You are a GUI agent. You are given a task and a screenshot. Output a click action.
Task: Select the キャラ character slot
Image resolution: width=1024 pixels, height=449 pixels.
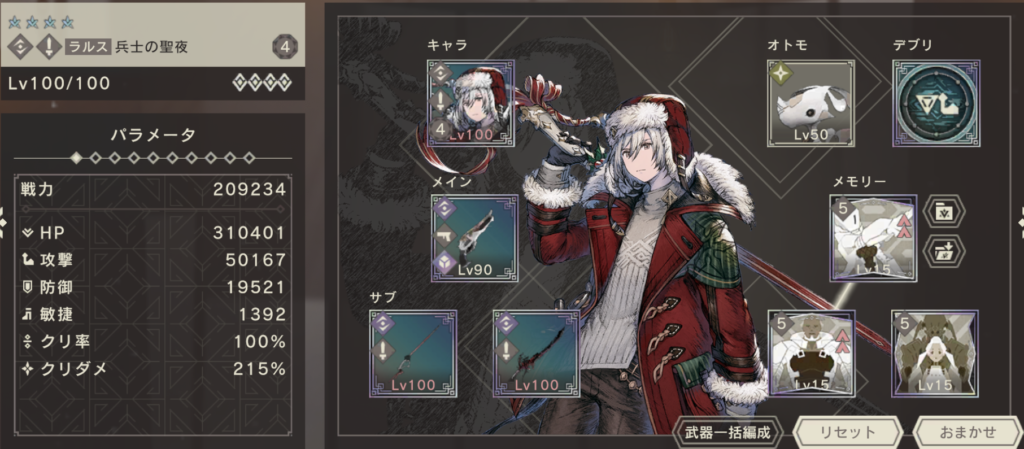point(469,103)
